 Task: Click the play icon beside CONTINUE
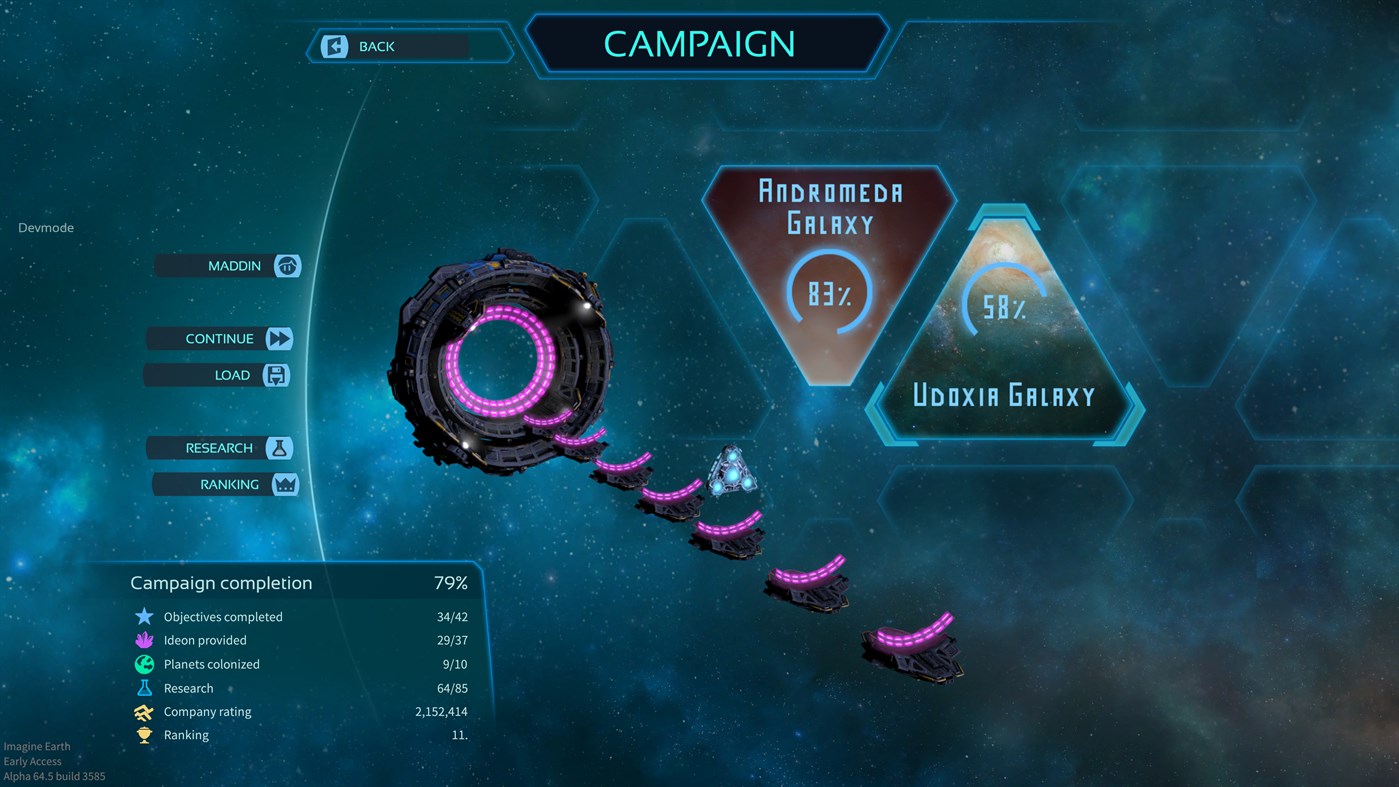point(279,338)
